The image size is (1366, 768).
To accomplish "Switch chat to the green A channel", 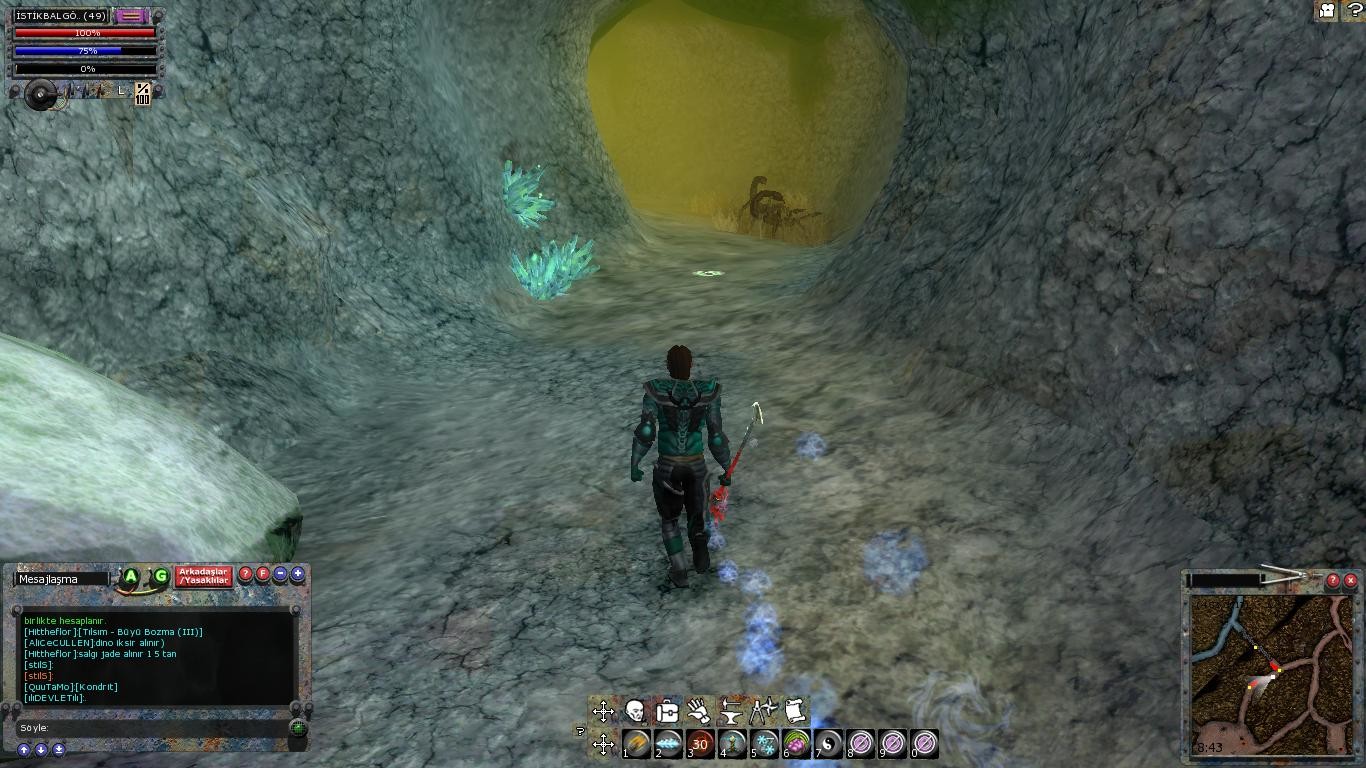I will [x=131, y=576].
